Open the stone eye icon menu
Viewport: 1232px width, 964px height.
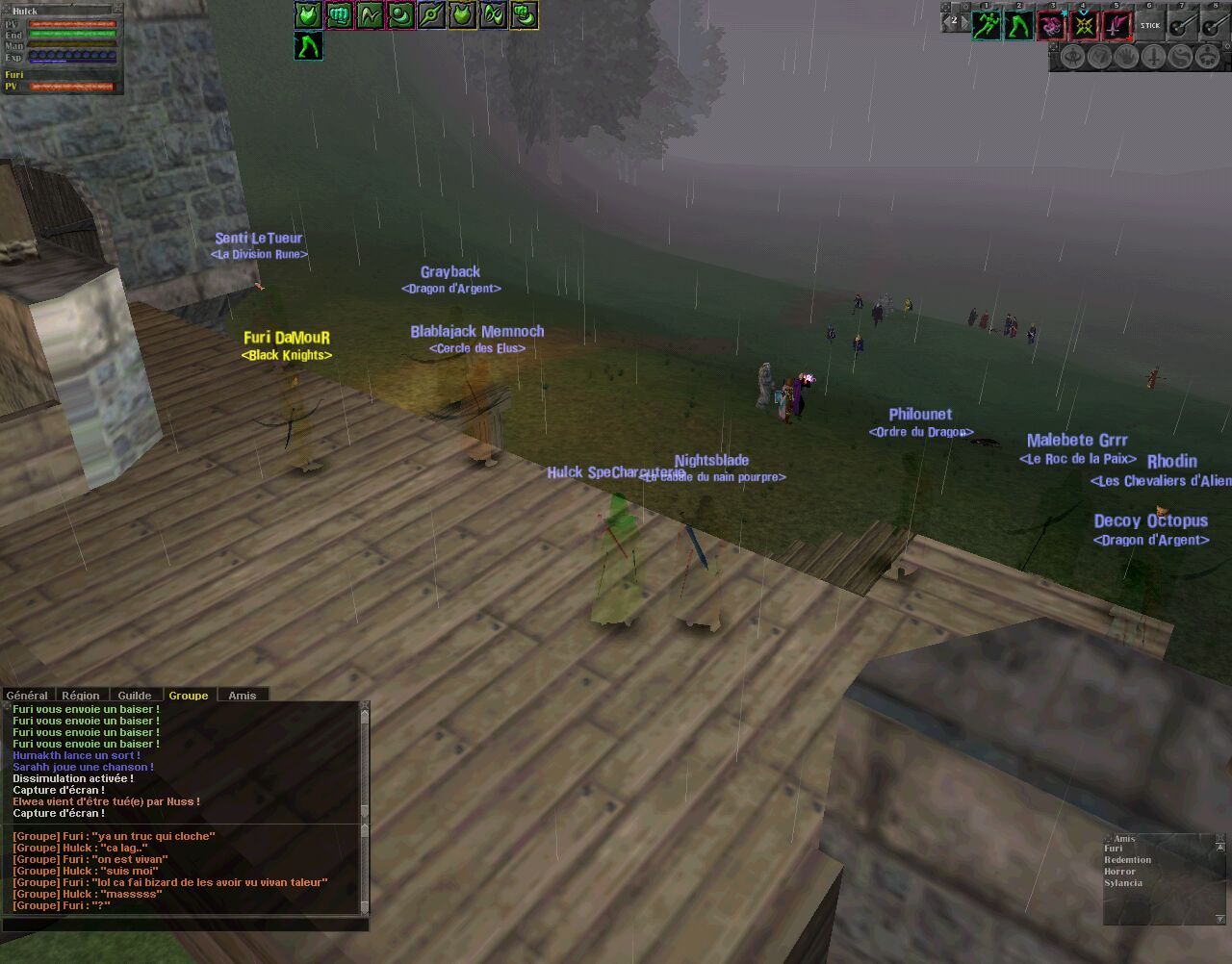coord(1071,57)
